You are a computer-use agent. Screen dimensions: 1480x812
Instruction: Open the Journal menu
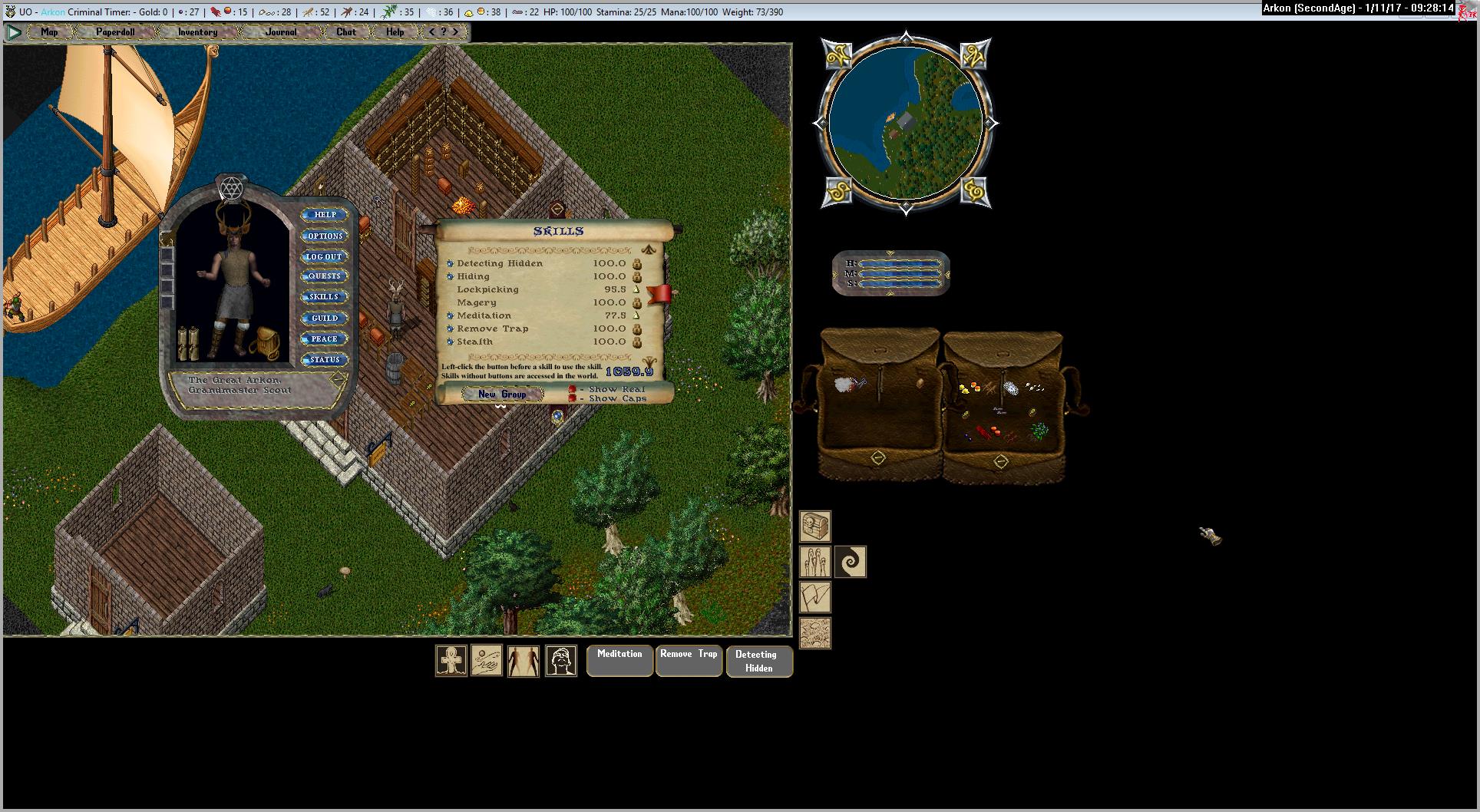[x=281, y=32]
